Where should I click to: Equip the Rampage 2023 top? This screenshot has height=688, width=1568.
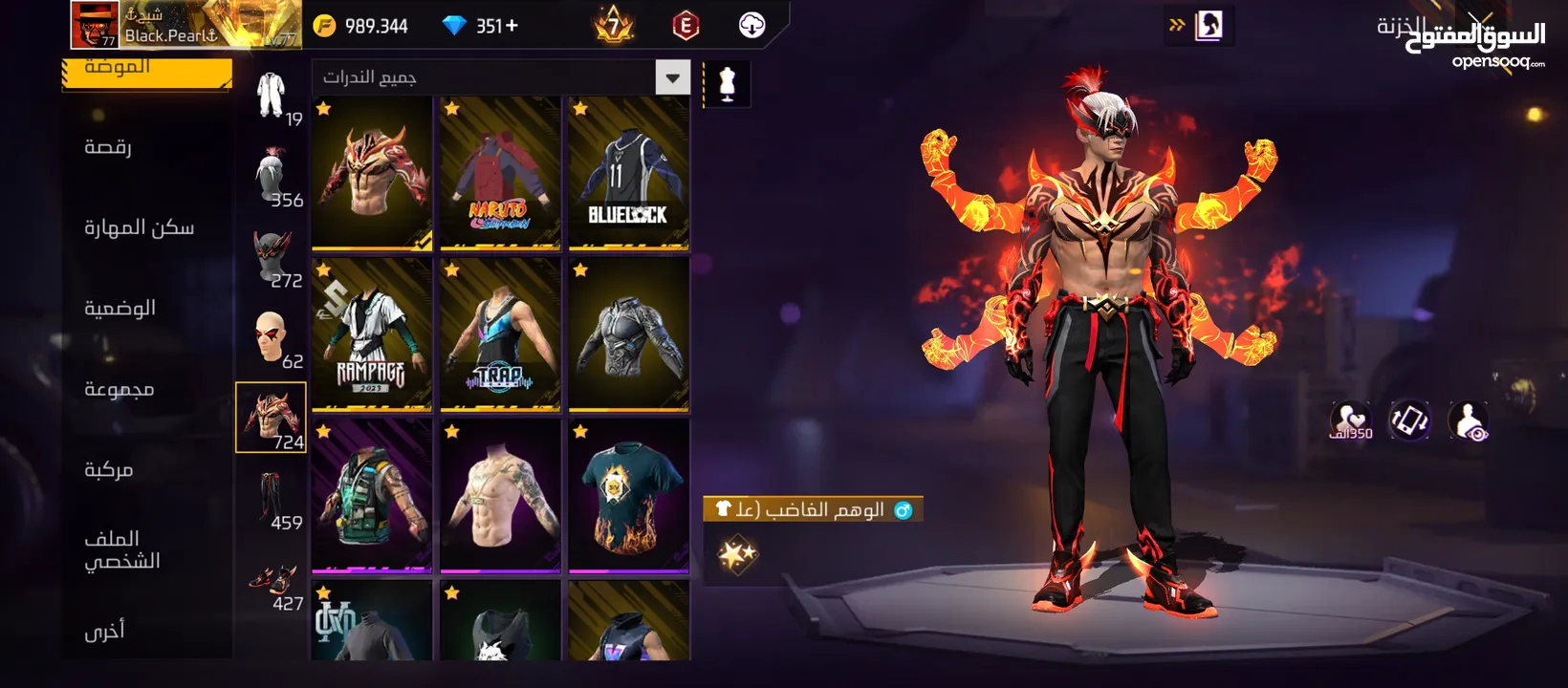(x=372, y=334)
